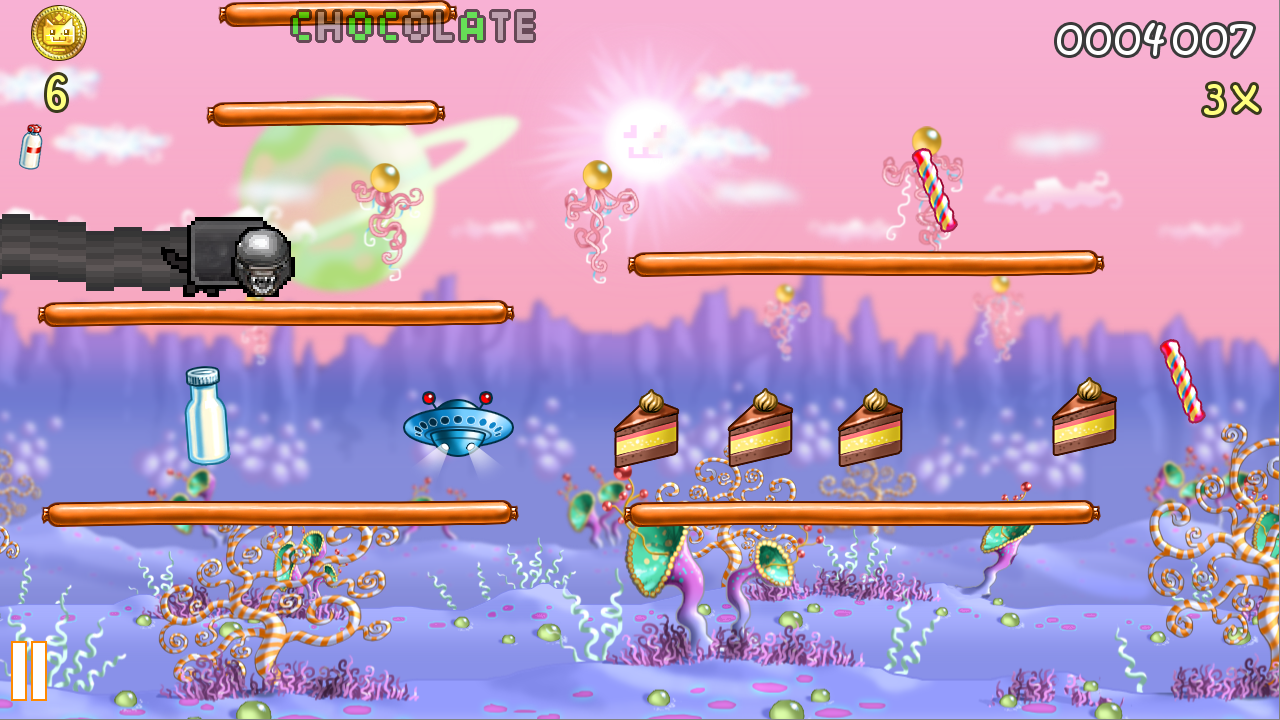Grab the large milk bottle power-up

pos(205,420)
